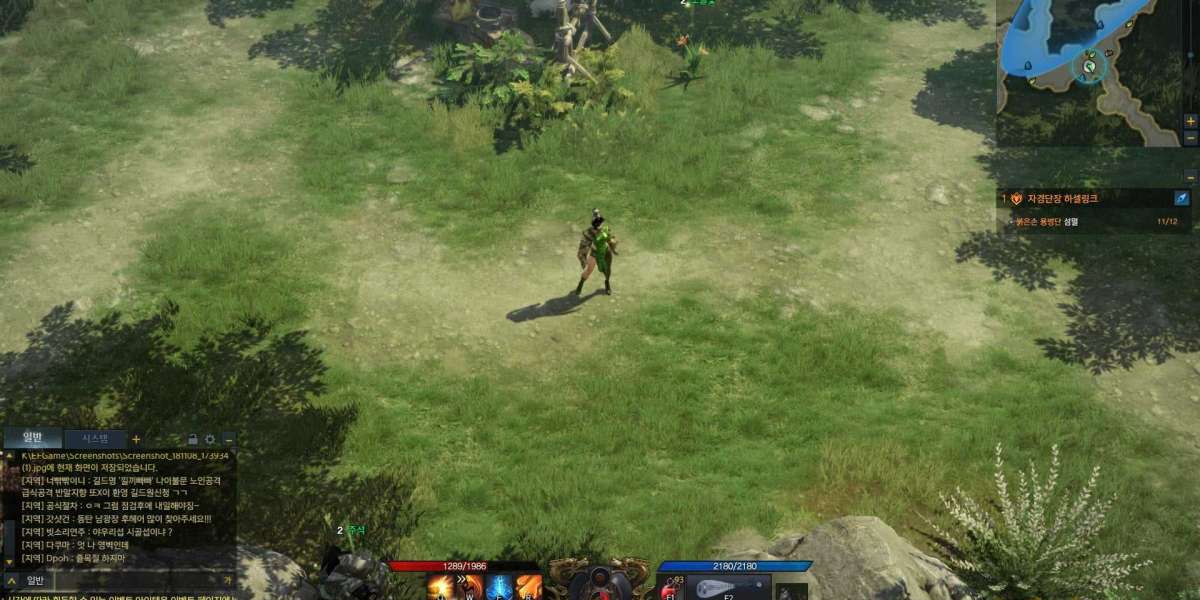Activate the red swirling slash skill
Viewport: 1200px width, 600px height.
[x=469, y=587]
